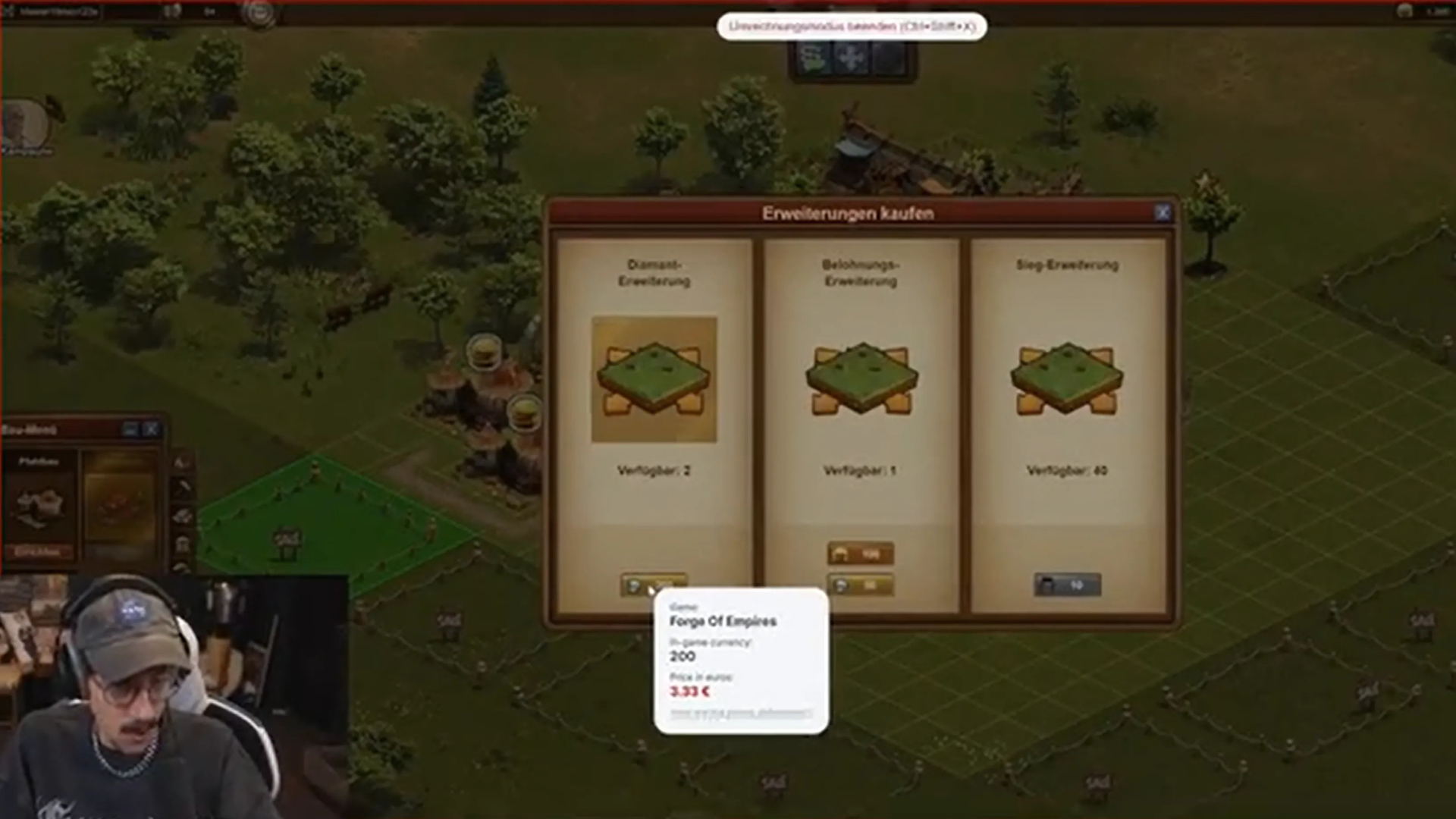Screen dimensions: 1456x819
Task: Choose the Sieg-Erweiterung tile image
Action: click(1066, 379)
